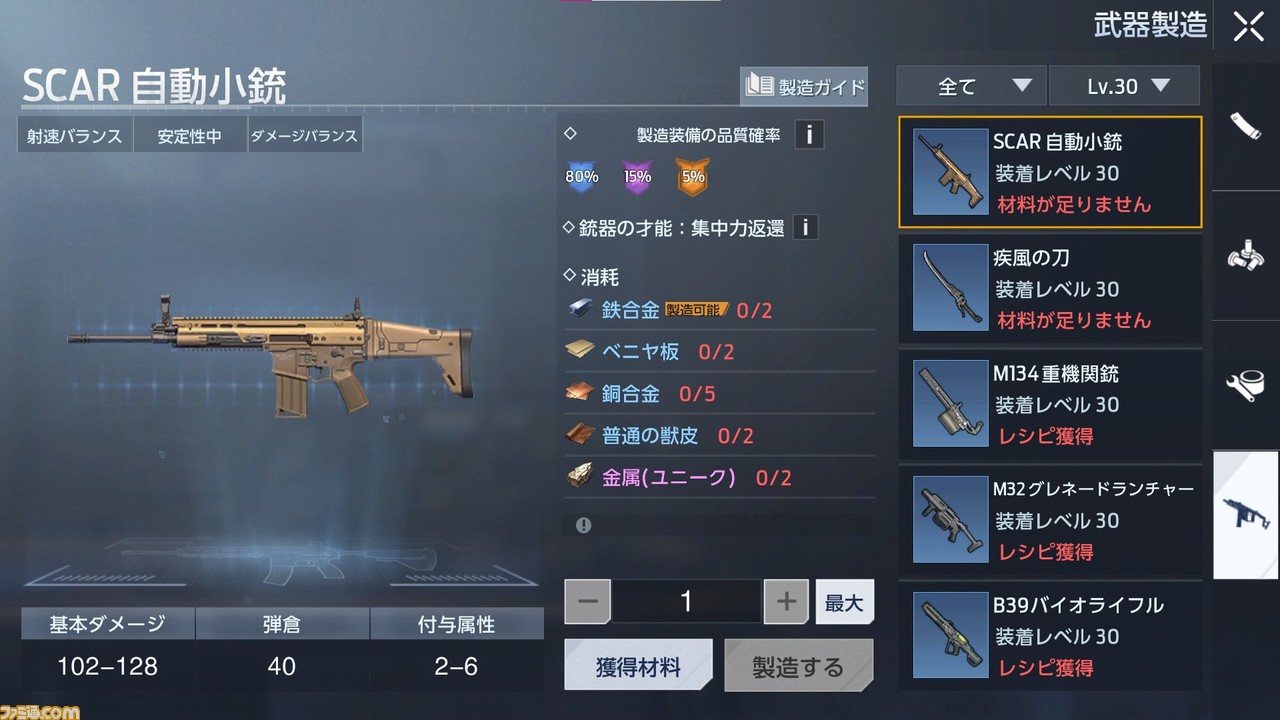Select the firearms category icon on the right edge
Screen dimensions: 1280x720
1245,515
